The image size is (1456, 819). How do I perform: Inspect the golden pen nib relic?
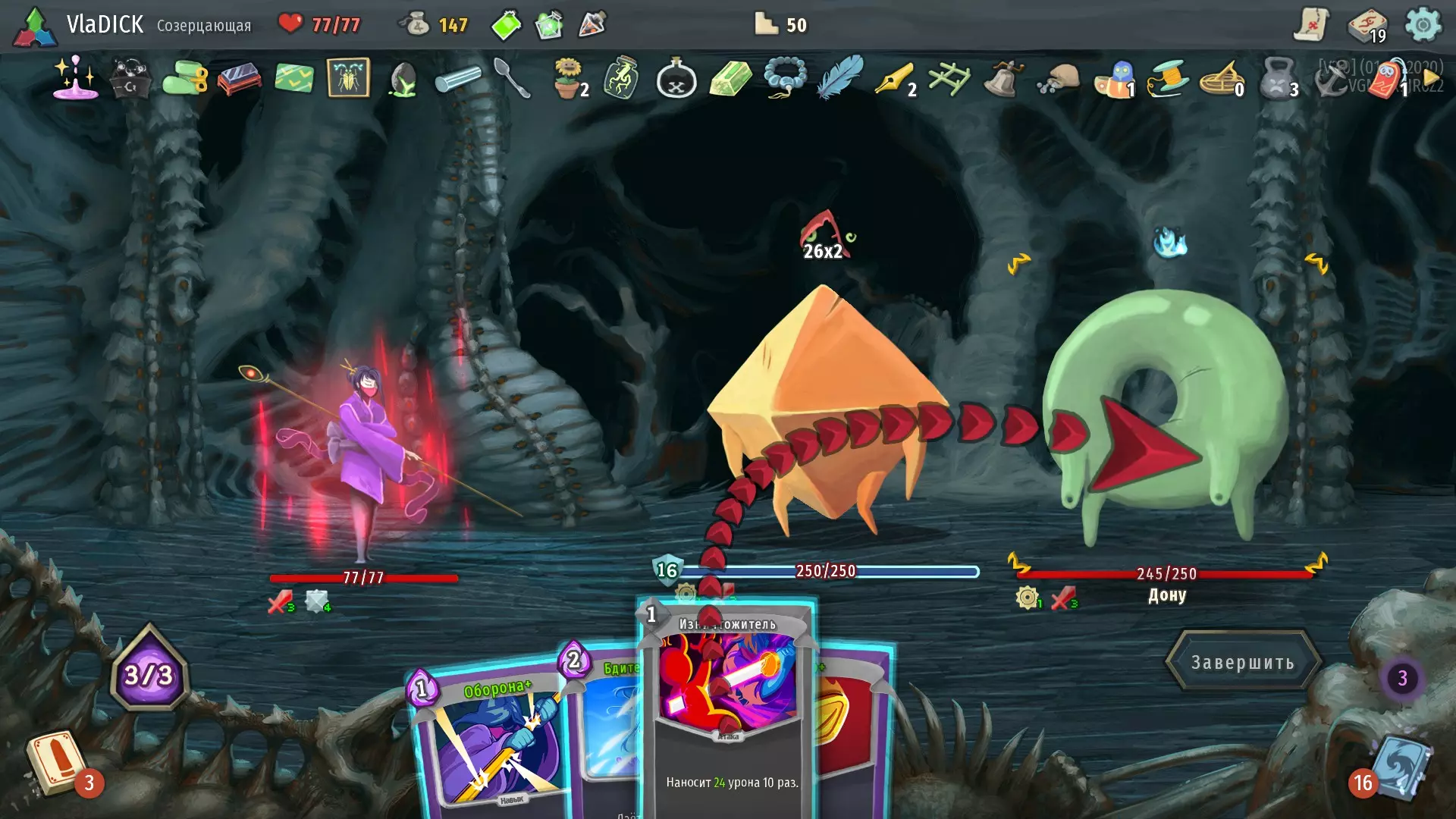[895, 78]
